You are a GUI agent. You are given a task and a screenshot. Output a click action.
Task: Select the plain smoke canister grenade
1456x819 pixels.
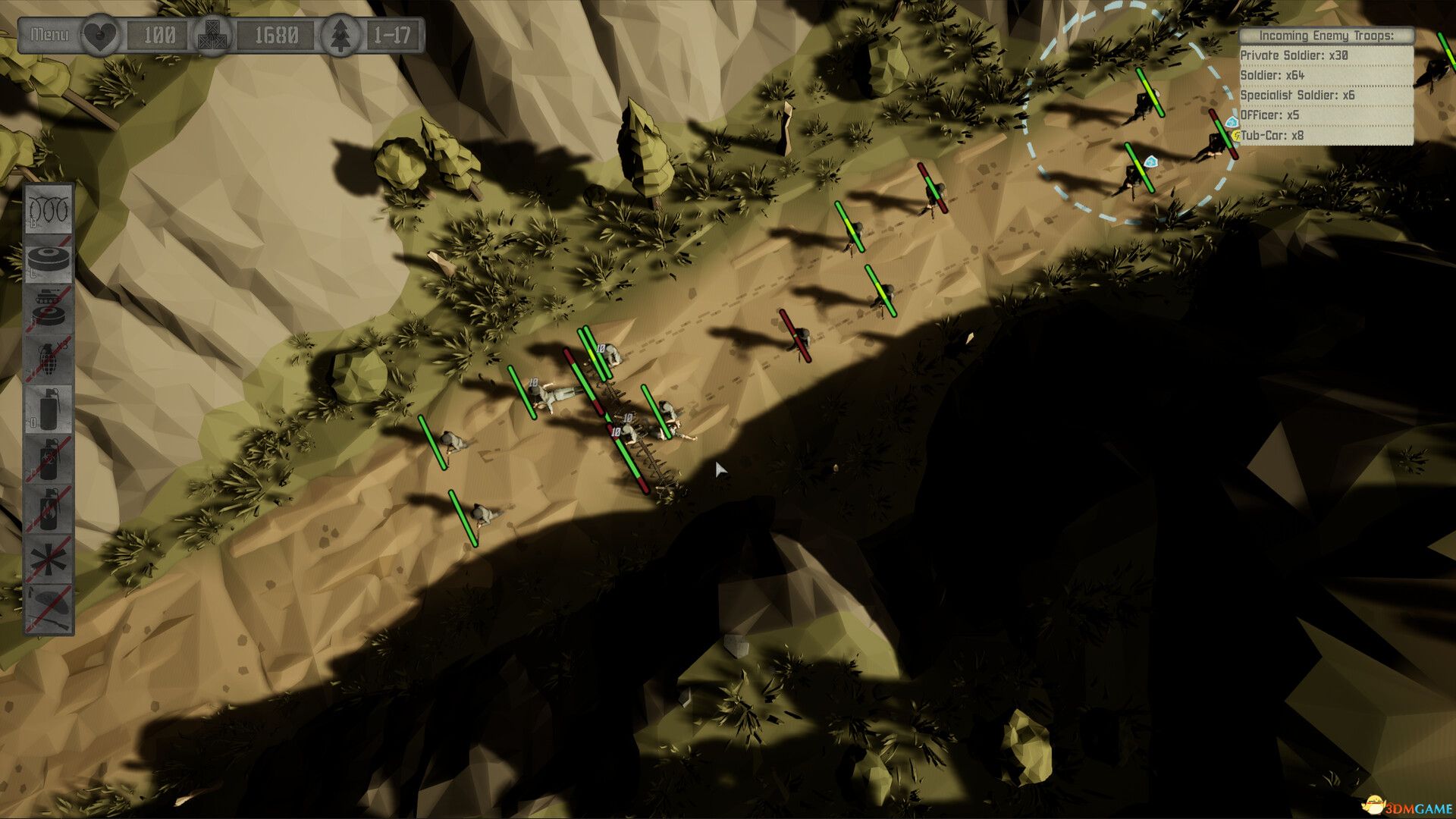49,409
